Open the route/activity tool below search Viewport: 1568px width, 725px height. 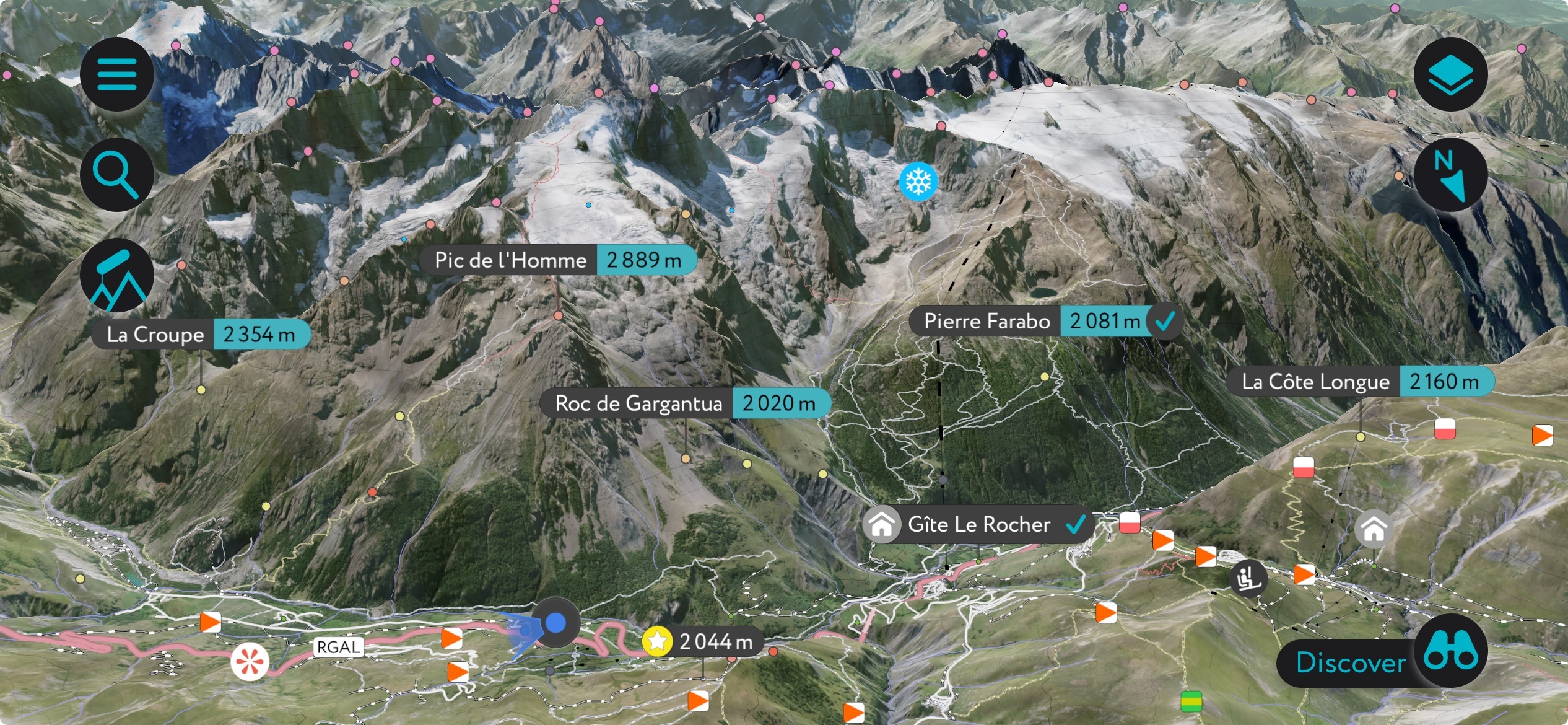tap(117, 275)
